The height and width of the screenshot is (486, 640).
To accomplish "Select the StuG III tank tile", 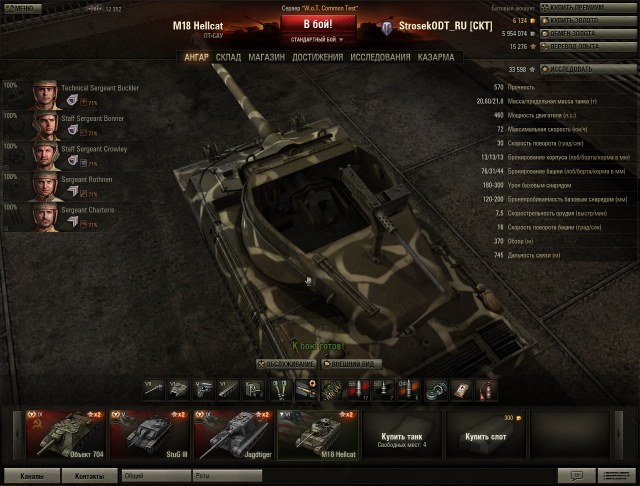I will coord(148,434).
